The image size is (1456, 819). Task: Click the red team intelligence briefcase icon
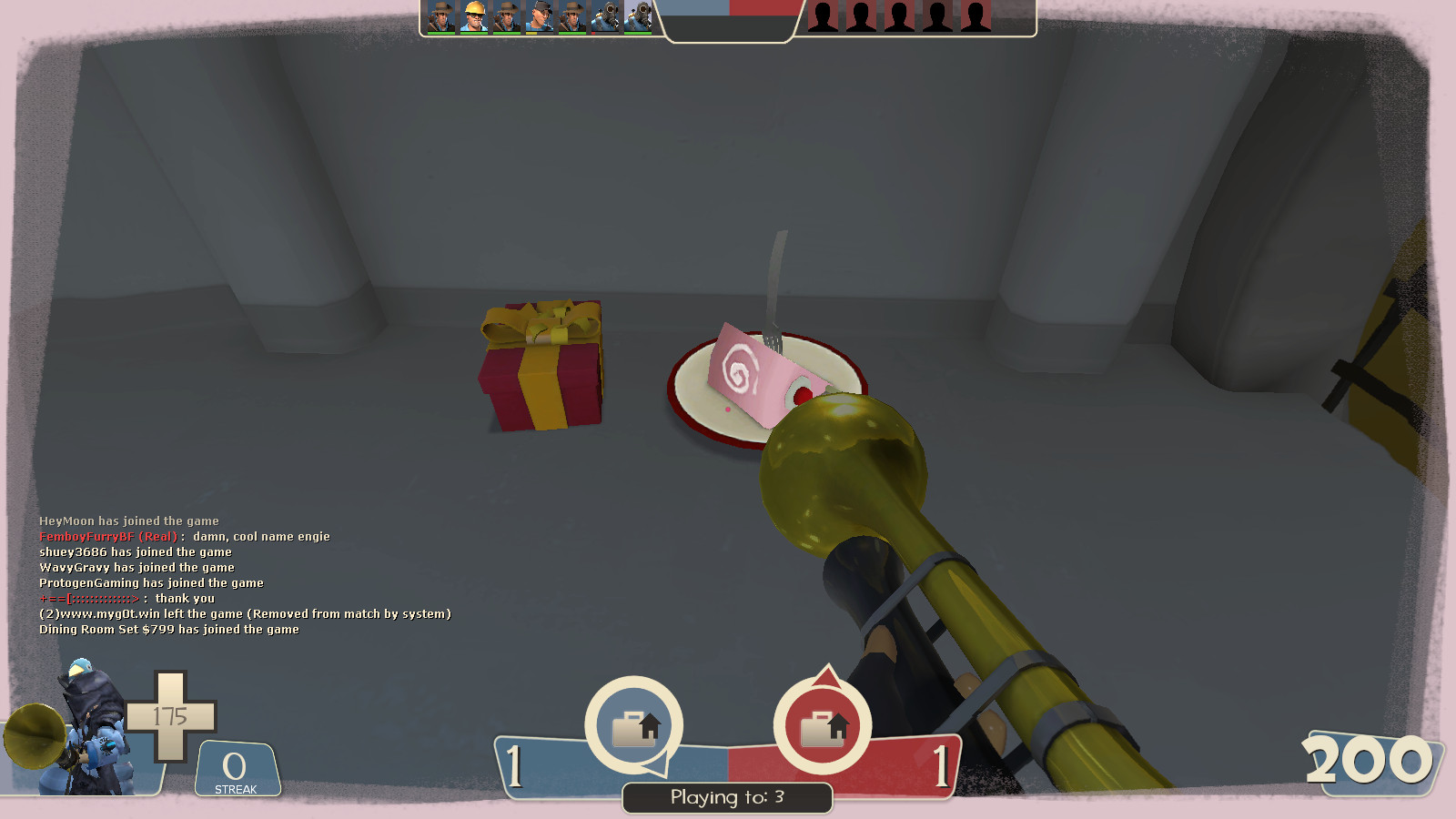tap(821, 724)
